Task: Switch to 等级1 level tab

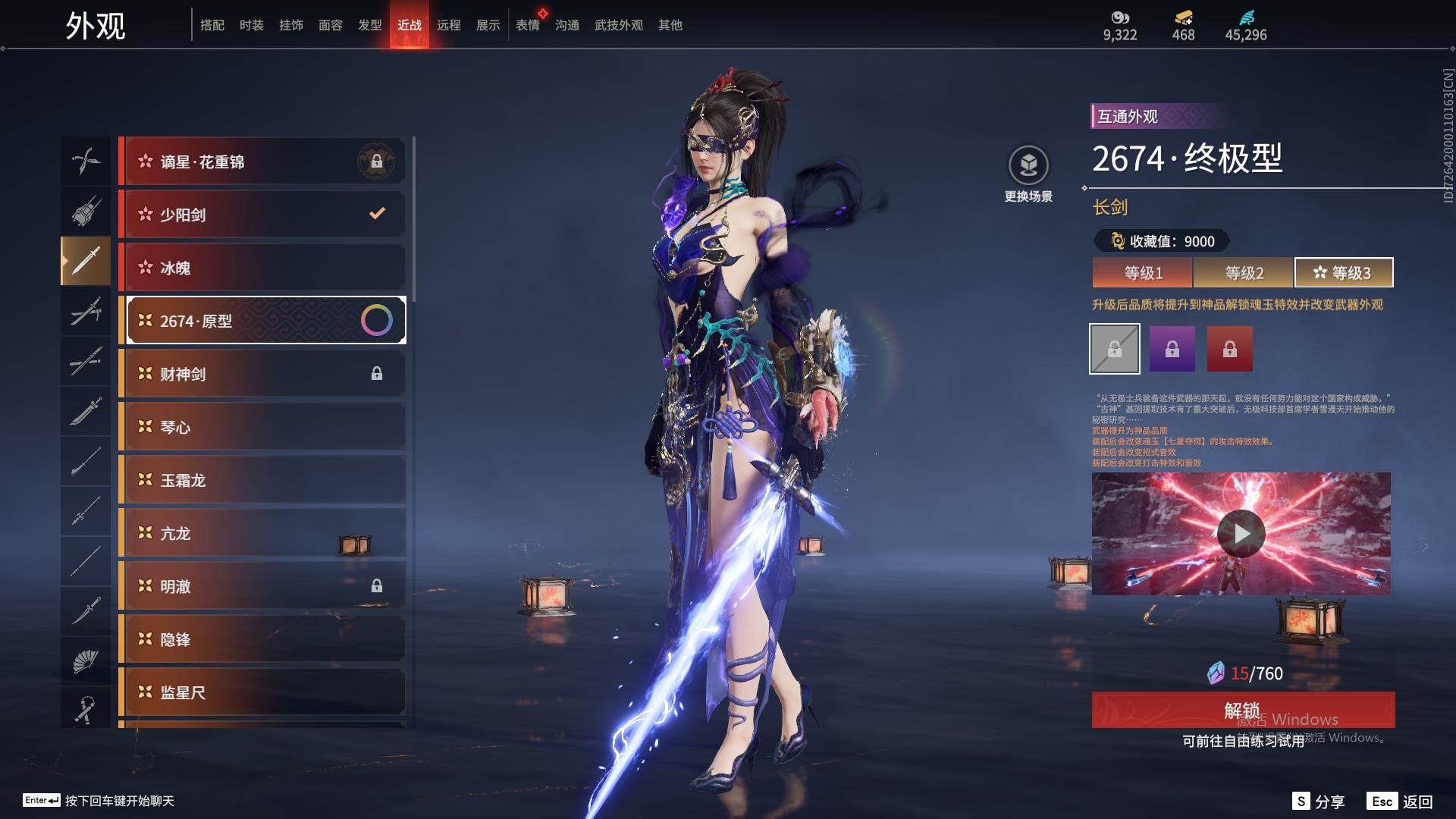Action: [x=1143, y=273]
